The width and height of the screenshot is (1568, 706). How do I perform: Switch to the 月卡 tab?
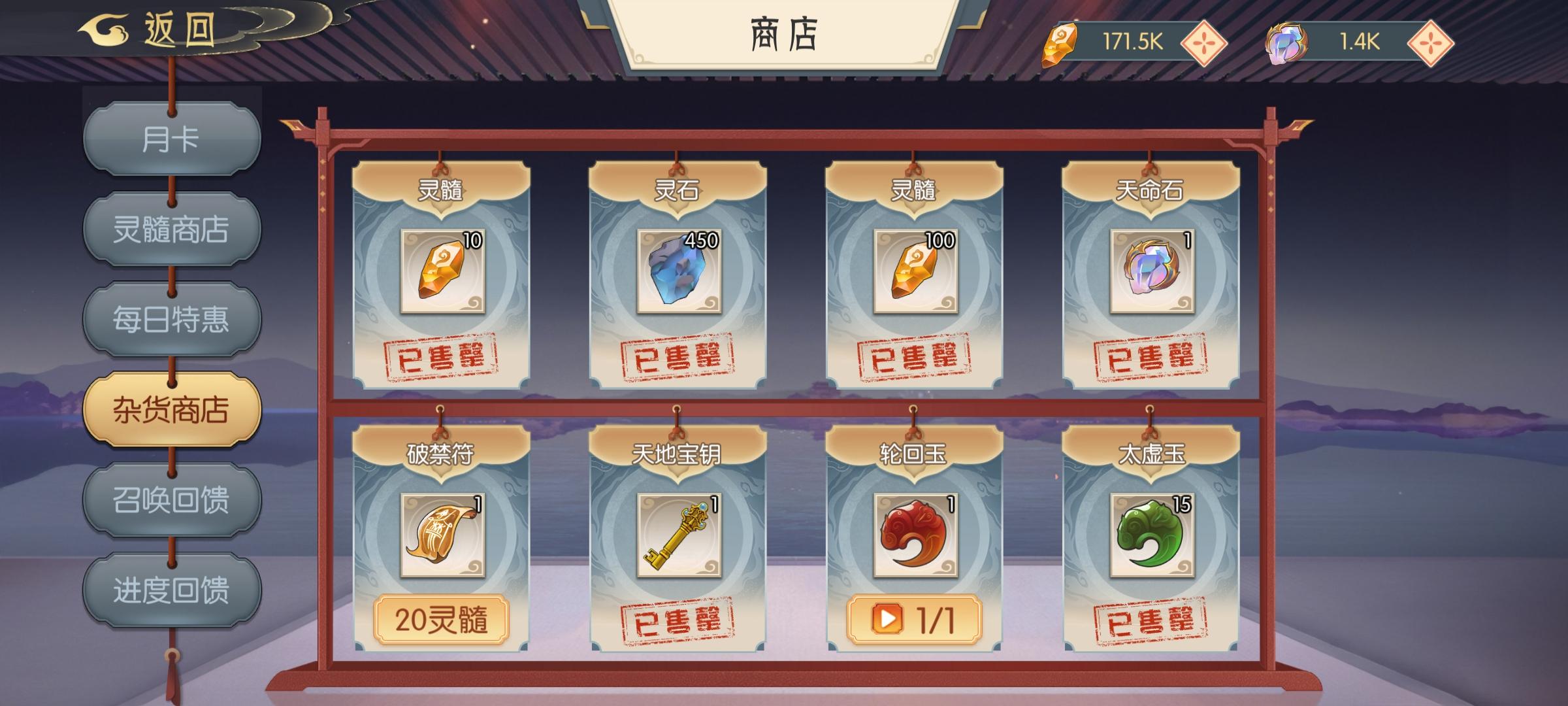[171, 139]
